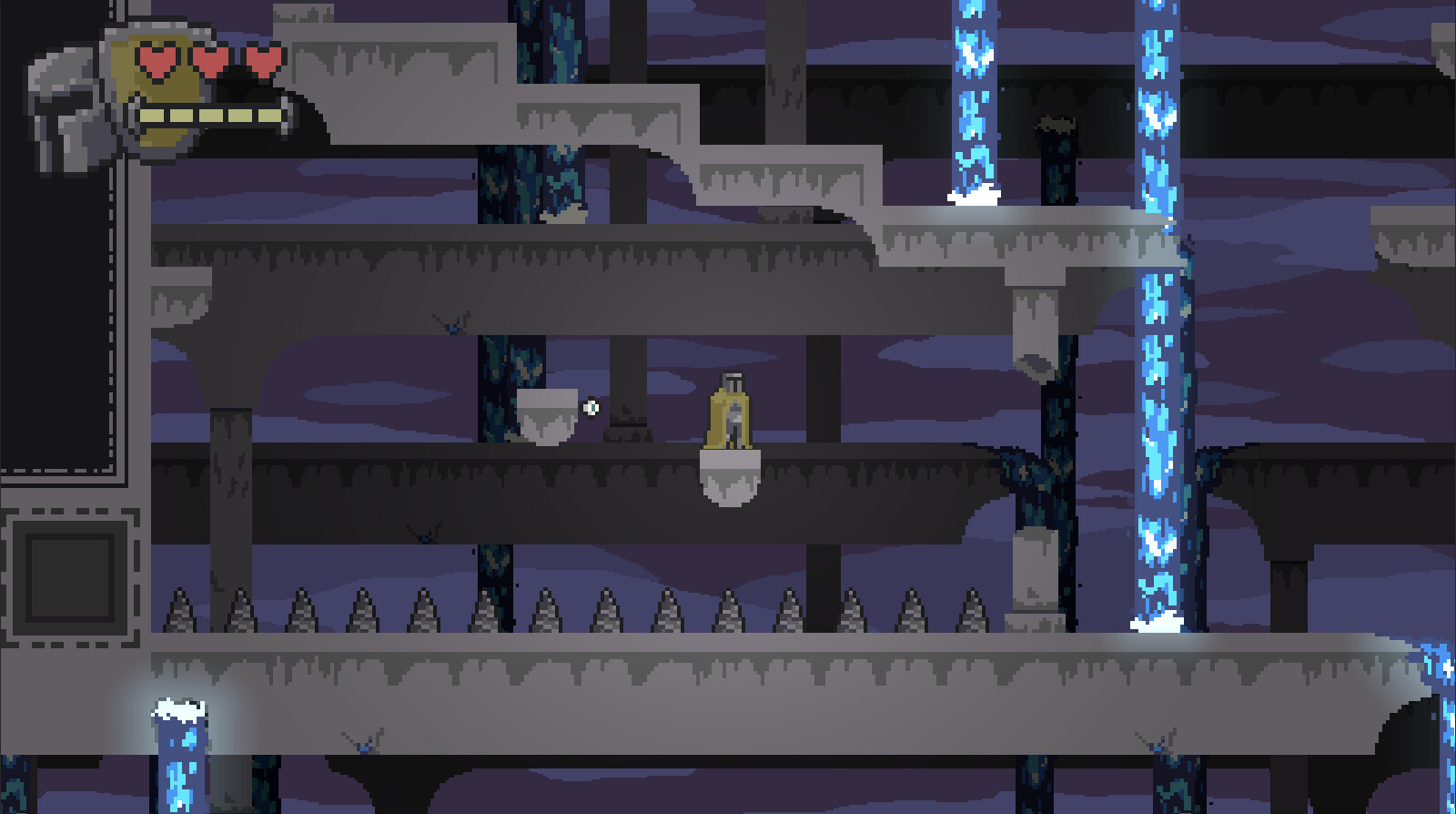Click the butterfly sprite near the long platform
This screenshot has height=814, width=1456.
452,322
